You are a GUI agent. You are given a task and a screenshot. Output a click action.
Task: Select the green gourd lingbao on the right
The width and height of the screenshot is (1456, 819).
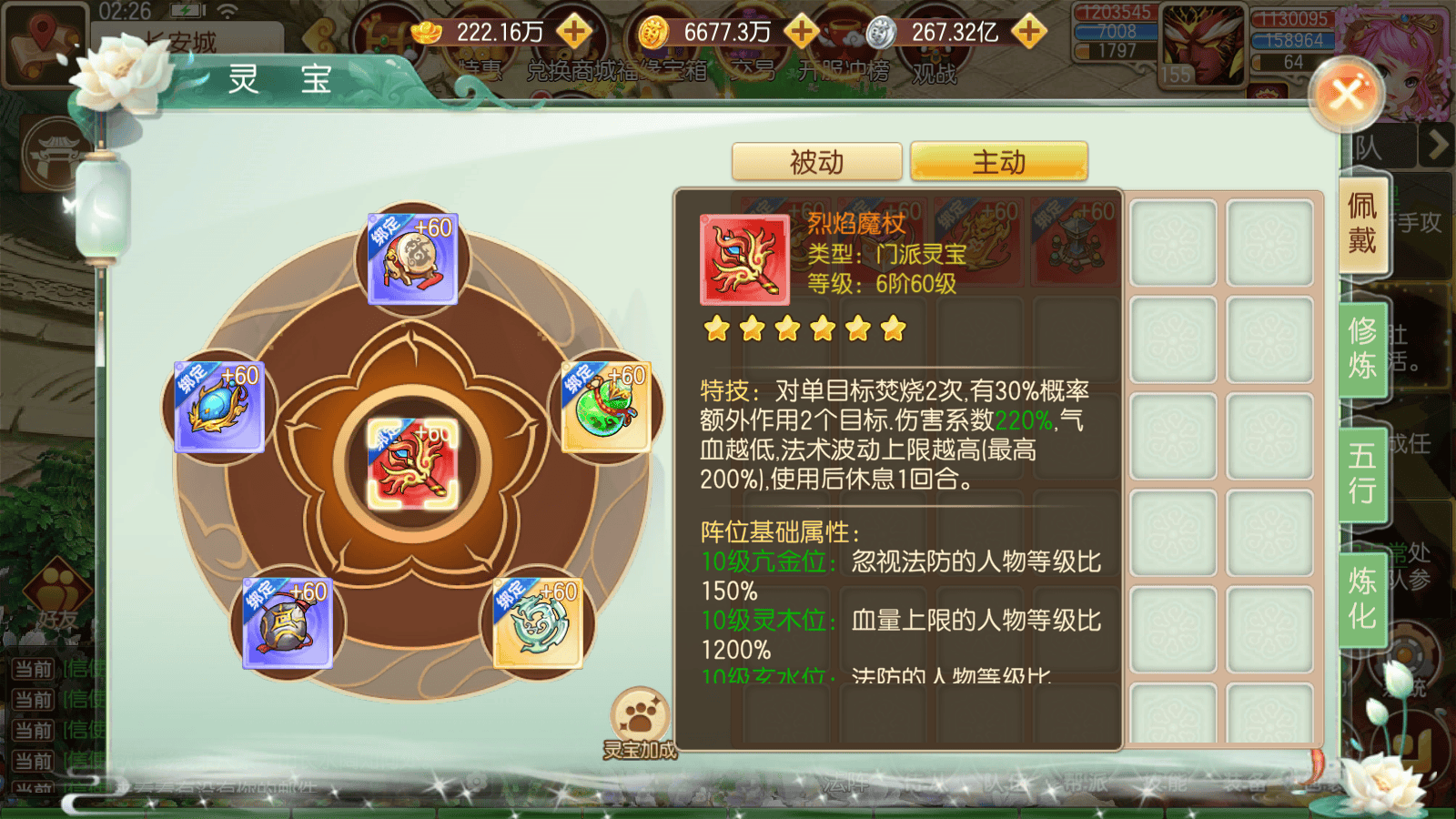(605, 407)
